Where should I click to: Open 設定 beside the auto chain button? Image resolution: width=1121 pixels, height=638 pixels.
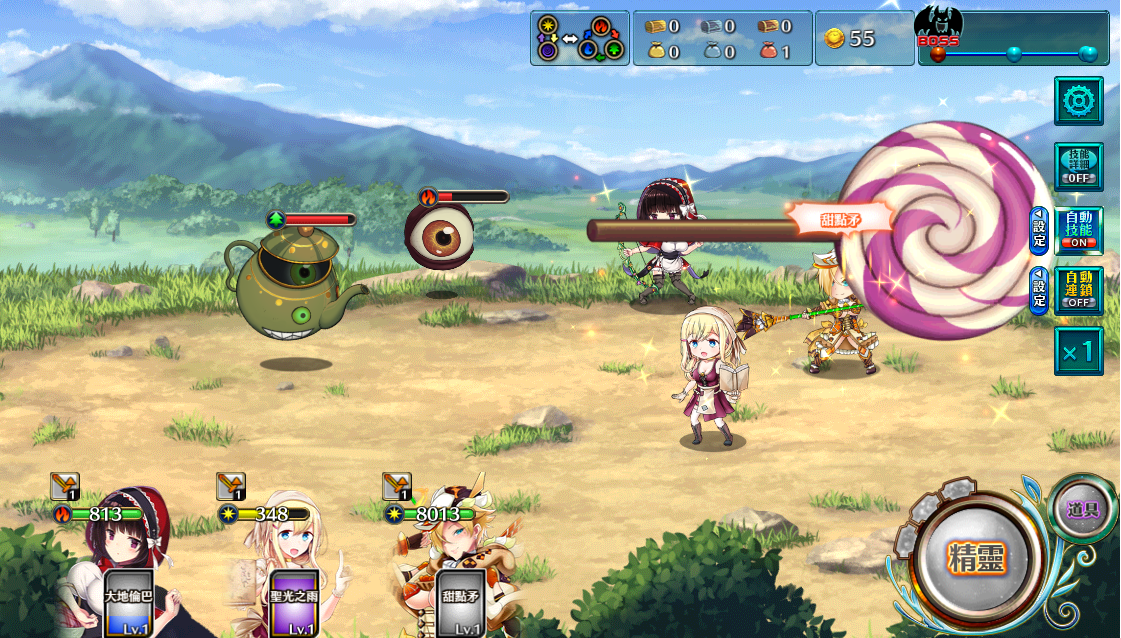[1039, 290]
